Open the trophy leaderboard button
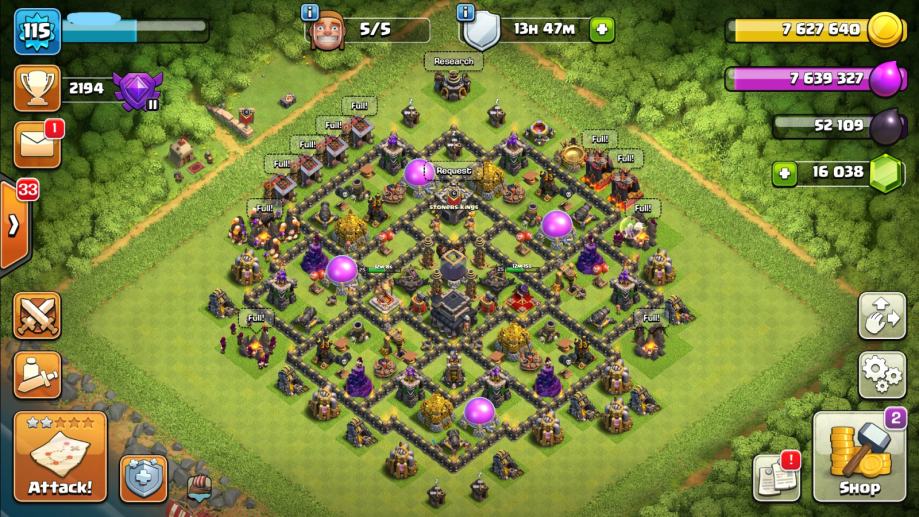Viewport: 919px width, 517px height. (x=36, y=89)
